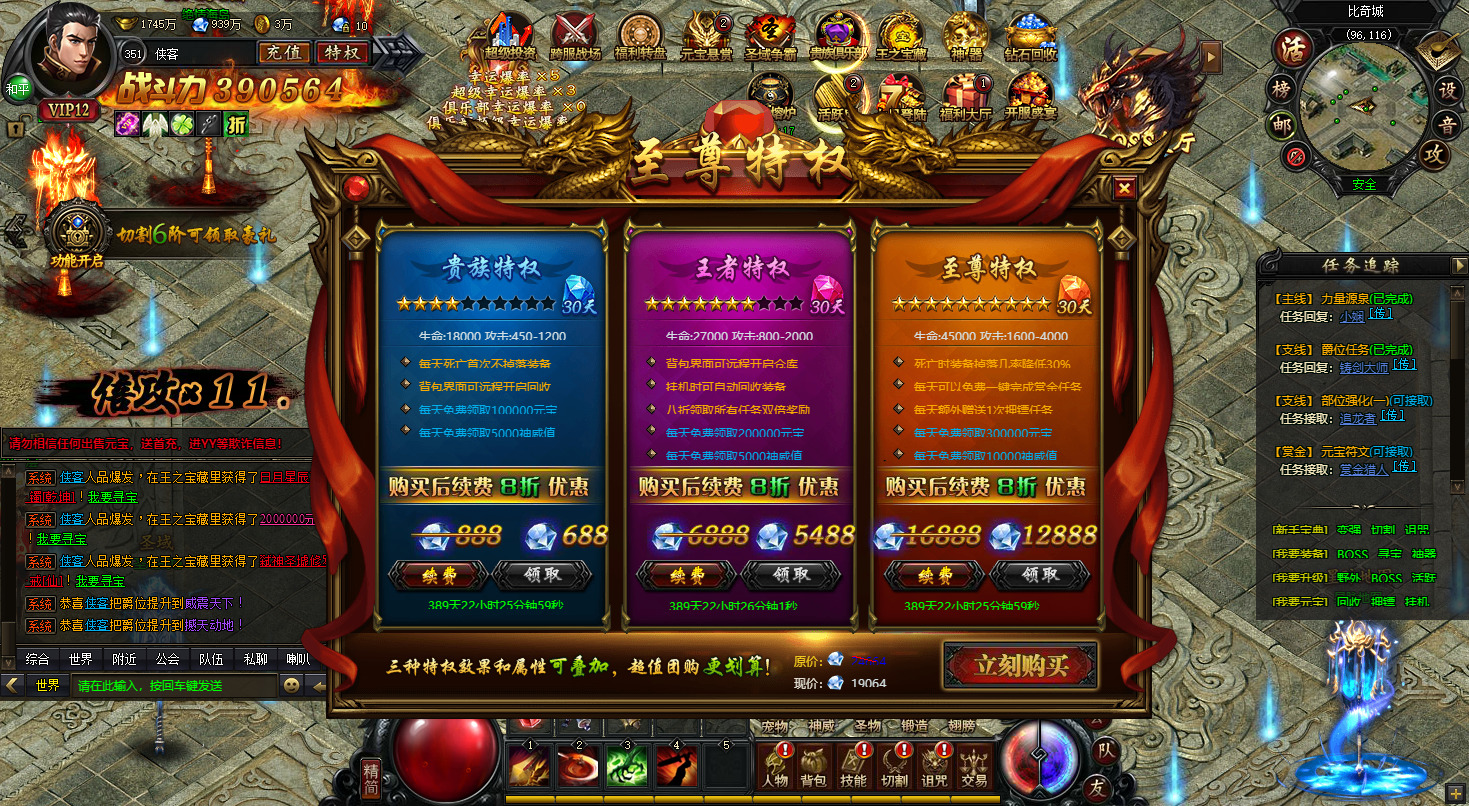This screenshot has width=1469, height=806.
Task: Click 领取 under the 贵族特权 card
Action: point(544,575)
